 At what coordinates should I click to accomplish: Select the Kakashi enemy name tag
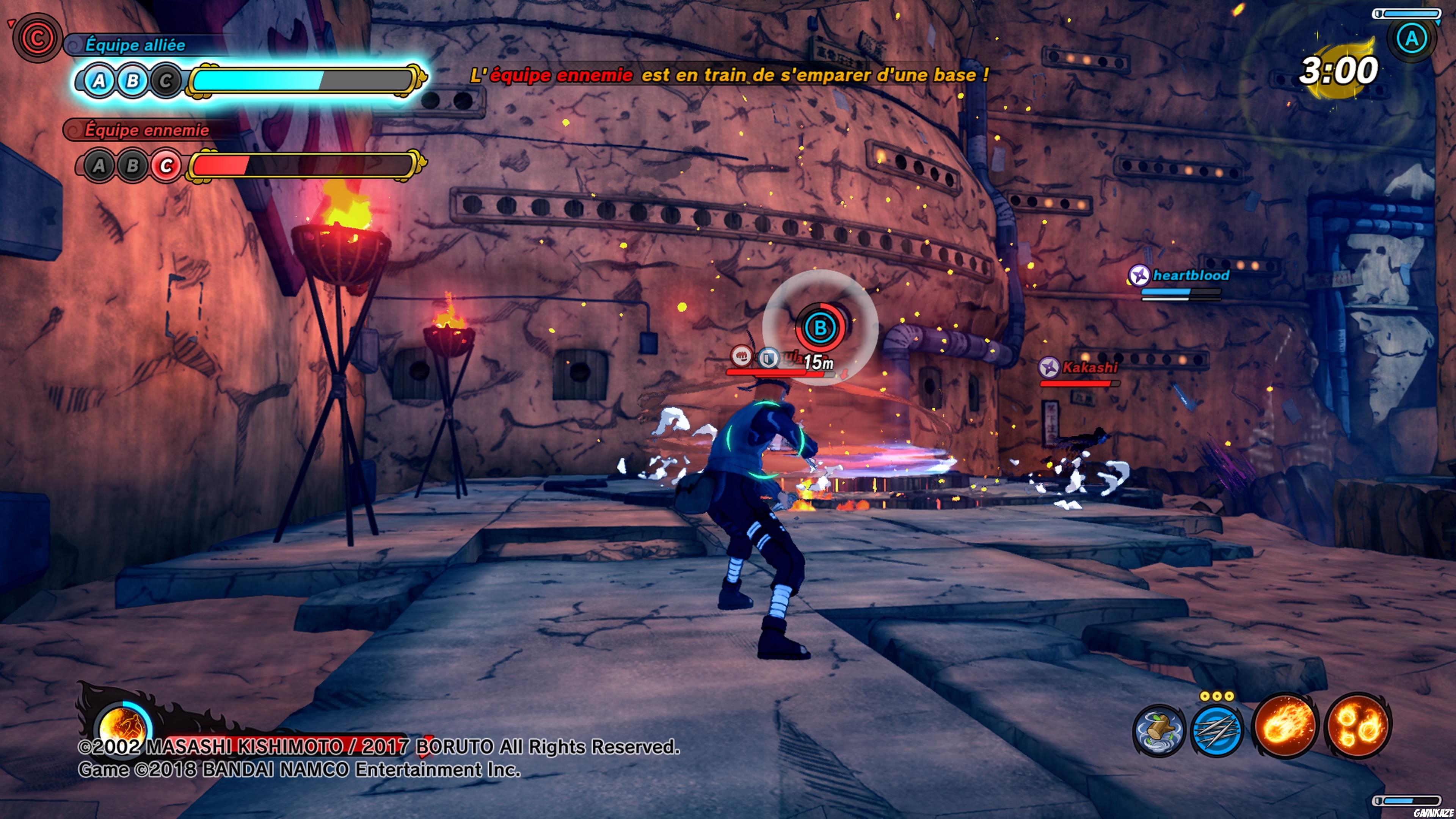[x=1089, y=368]
